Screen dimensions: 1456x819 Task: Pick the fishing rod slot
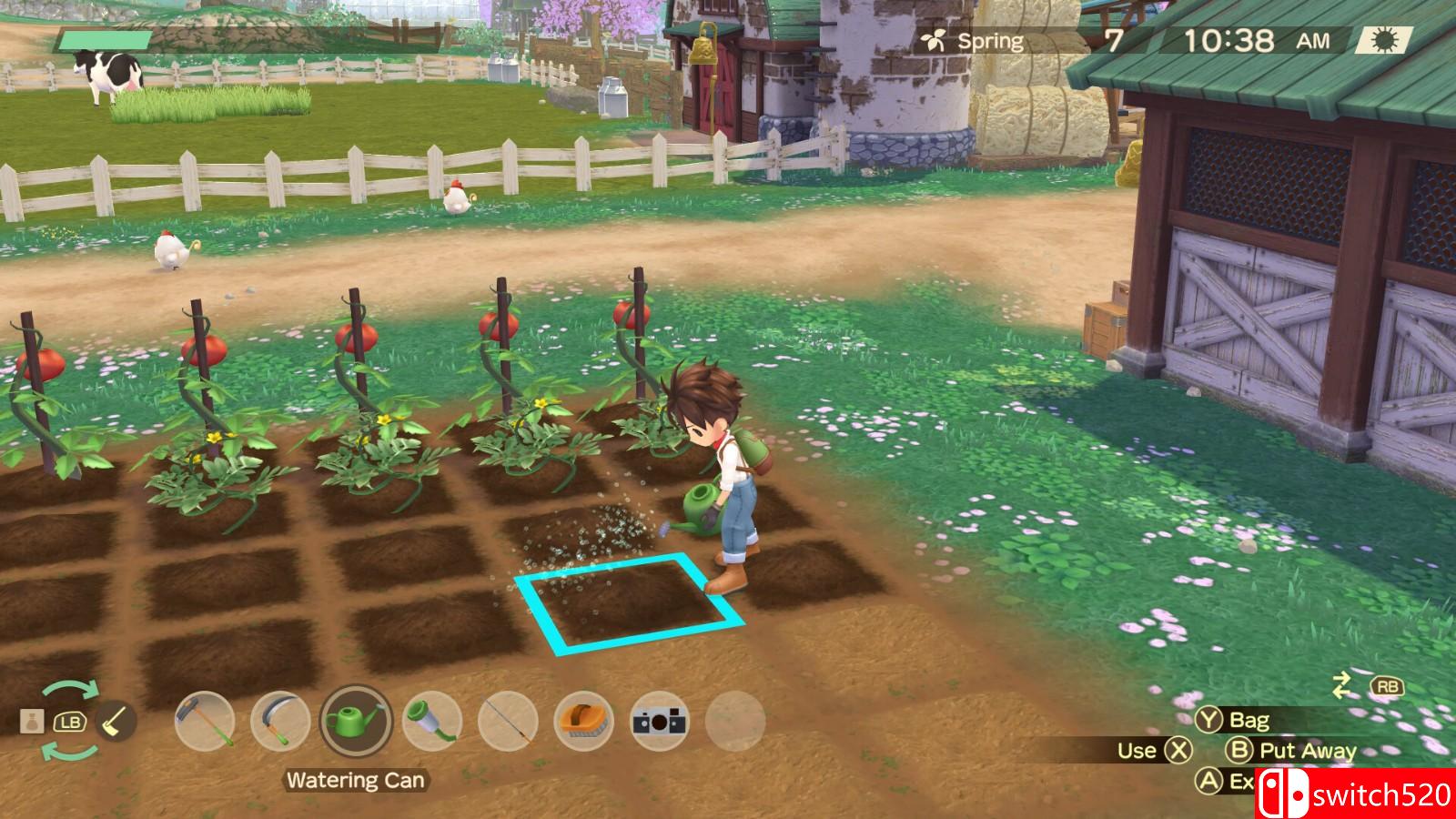508,722
